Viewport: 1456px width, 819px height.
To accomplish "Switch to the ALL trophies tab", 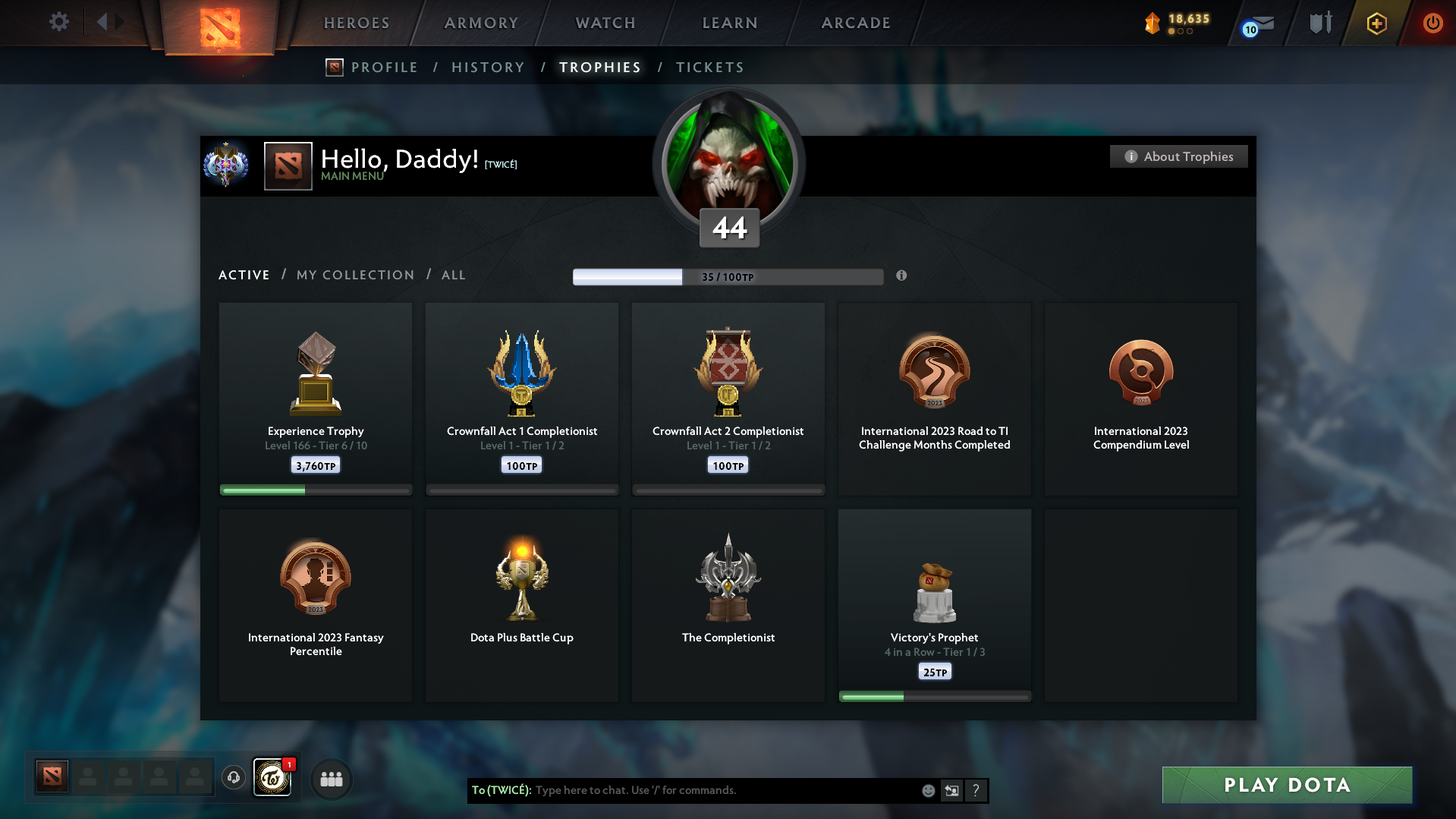I will 453,275.
